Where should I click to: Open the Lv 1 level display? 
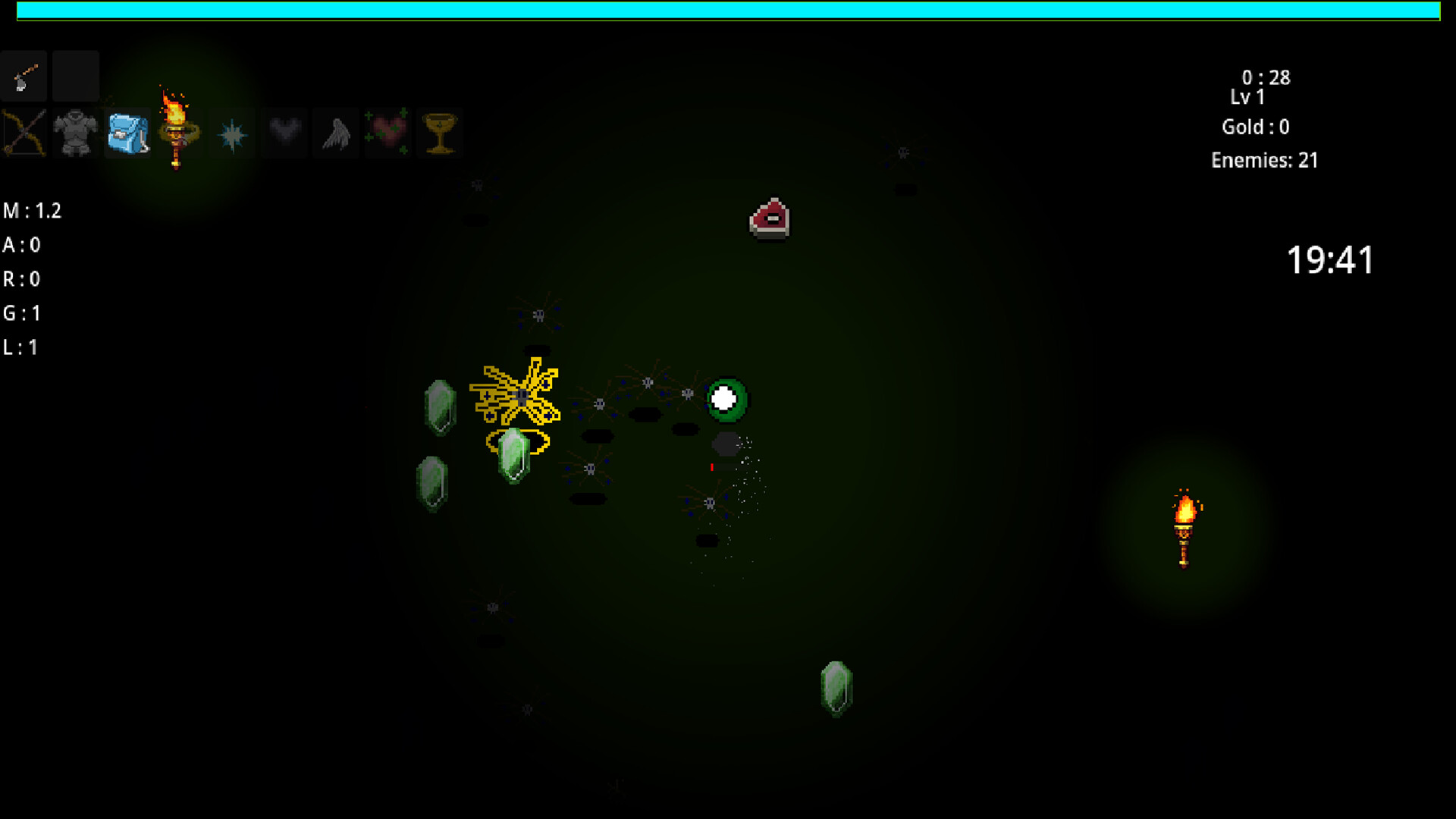[1250, 96]
